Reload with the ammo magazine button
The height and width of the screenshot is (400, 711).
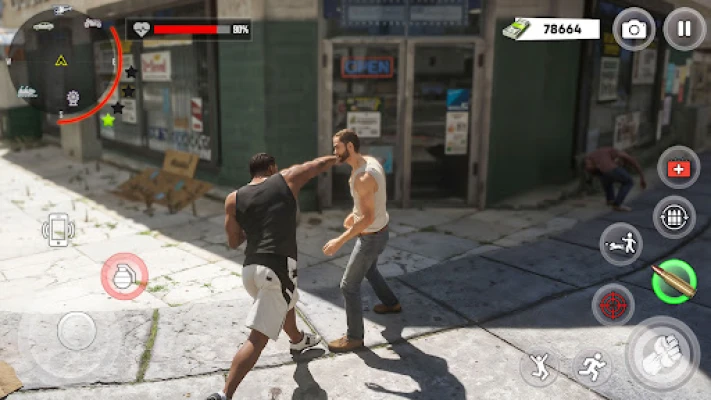point(673,217)
